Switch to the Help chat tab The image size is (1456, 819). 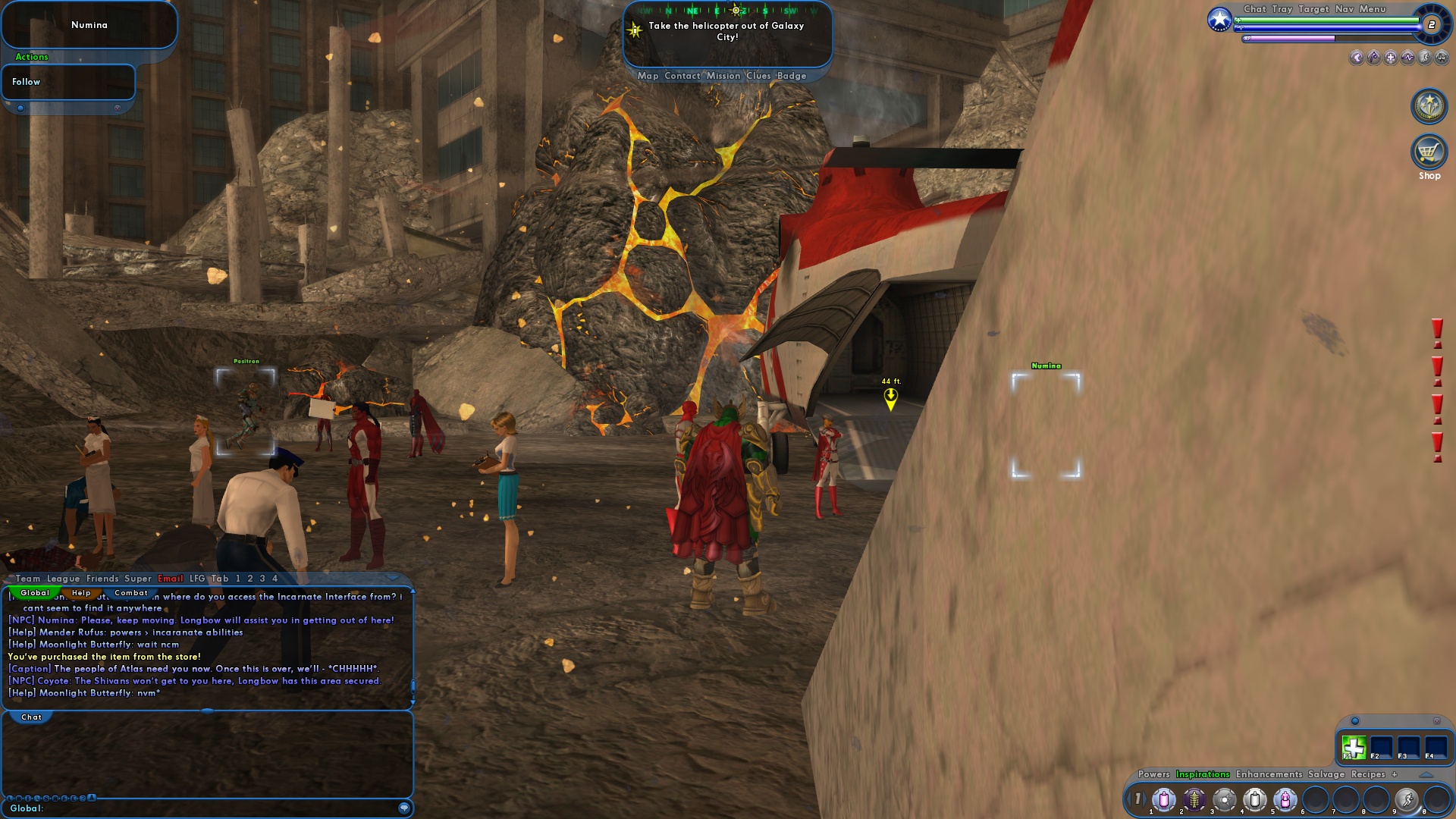tap(81, 593)
